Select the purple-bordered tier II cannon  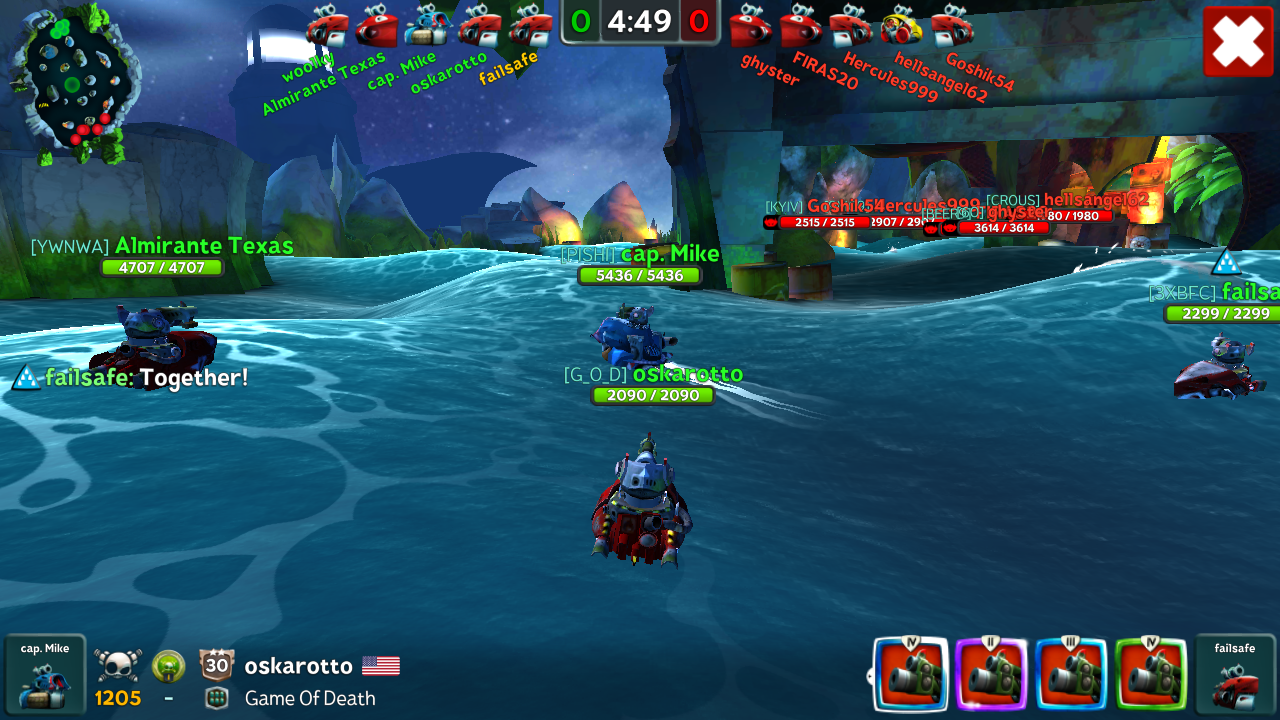990,674
